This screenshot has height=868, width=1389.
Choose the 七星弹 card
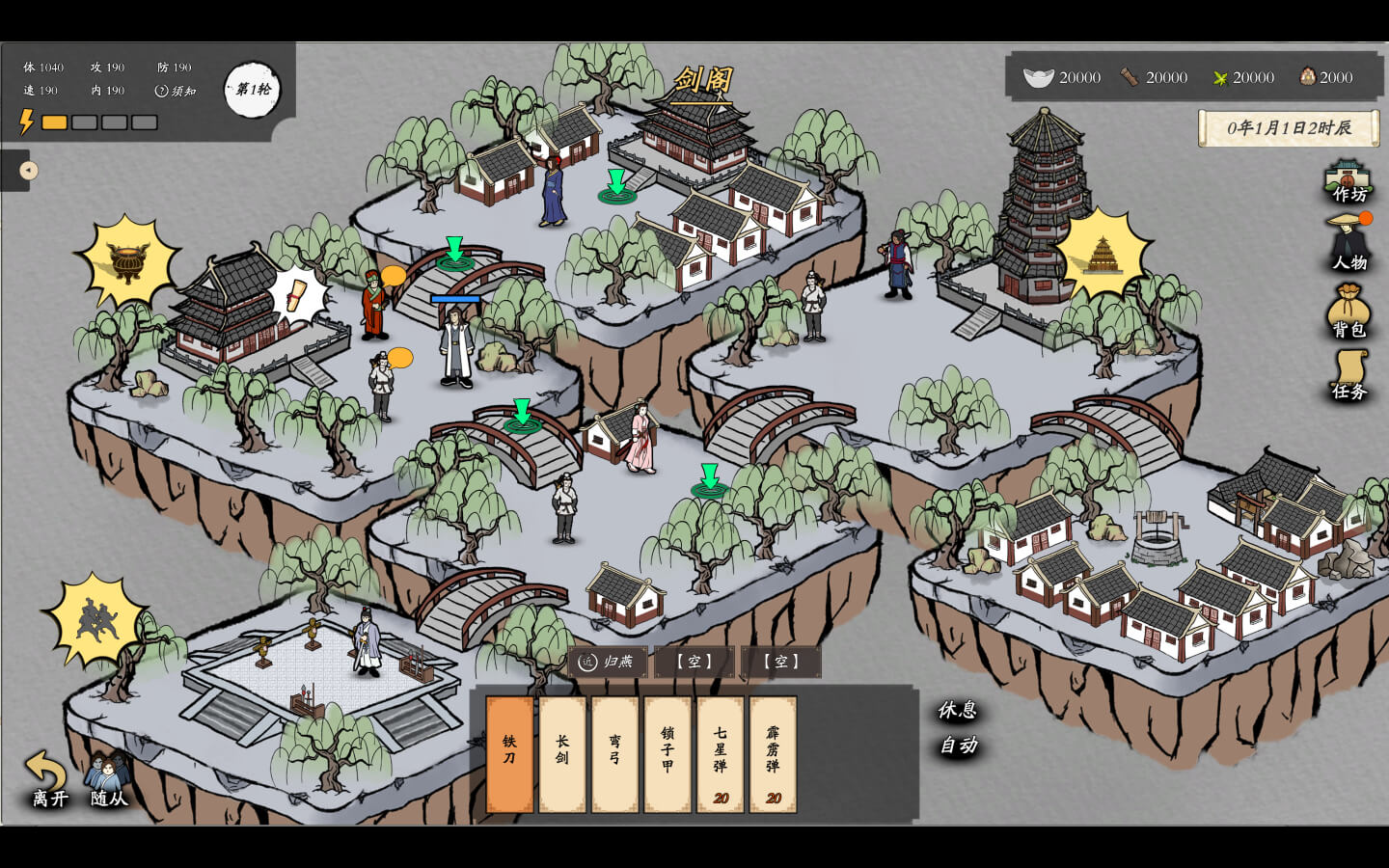(x=720, y=754)
